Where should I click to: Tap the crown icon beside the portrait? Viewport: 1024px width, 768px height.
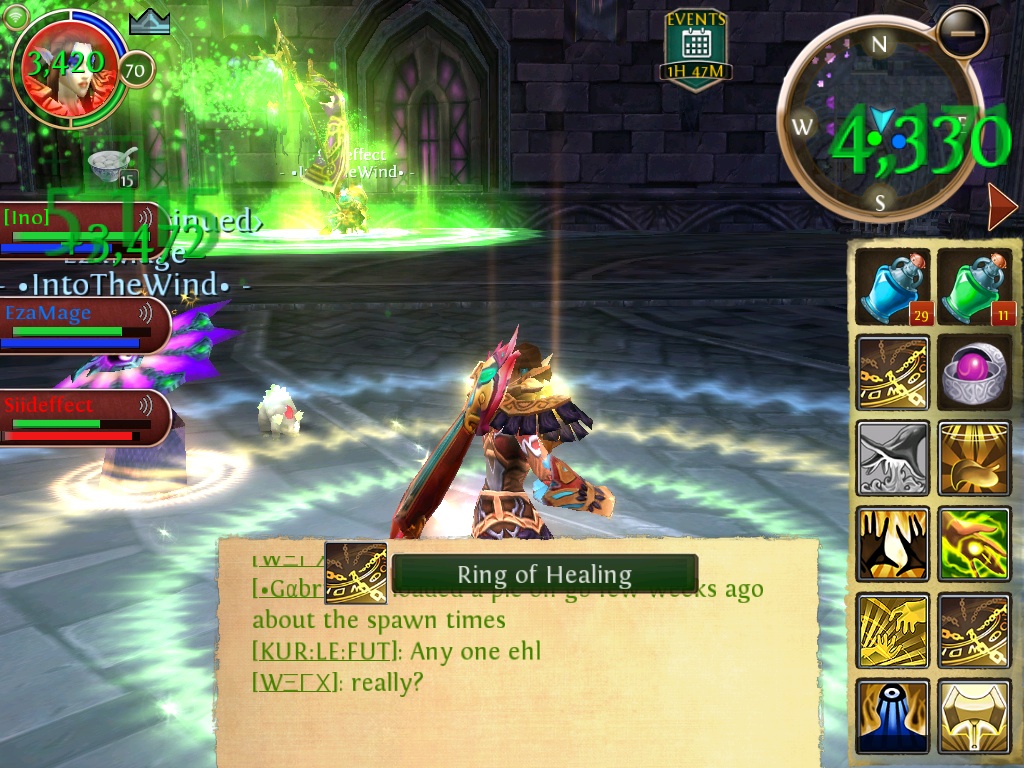(149, 21)
